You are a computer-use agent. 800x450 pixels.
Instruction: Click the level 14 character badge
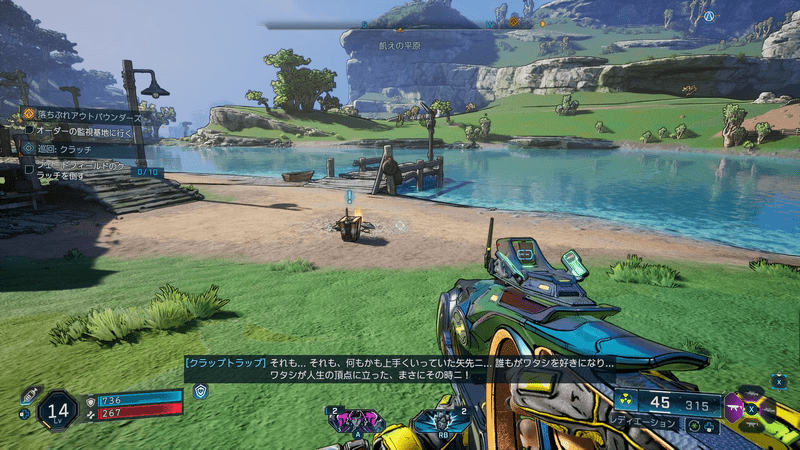[x=58, y=409]
